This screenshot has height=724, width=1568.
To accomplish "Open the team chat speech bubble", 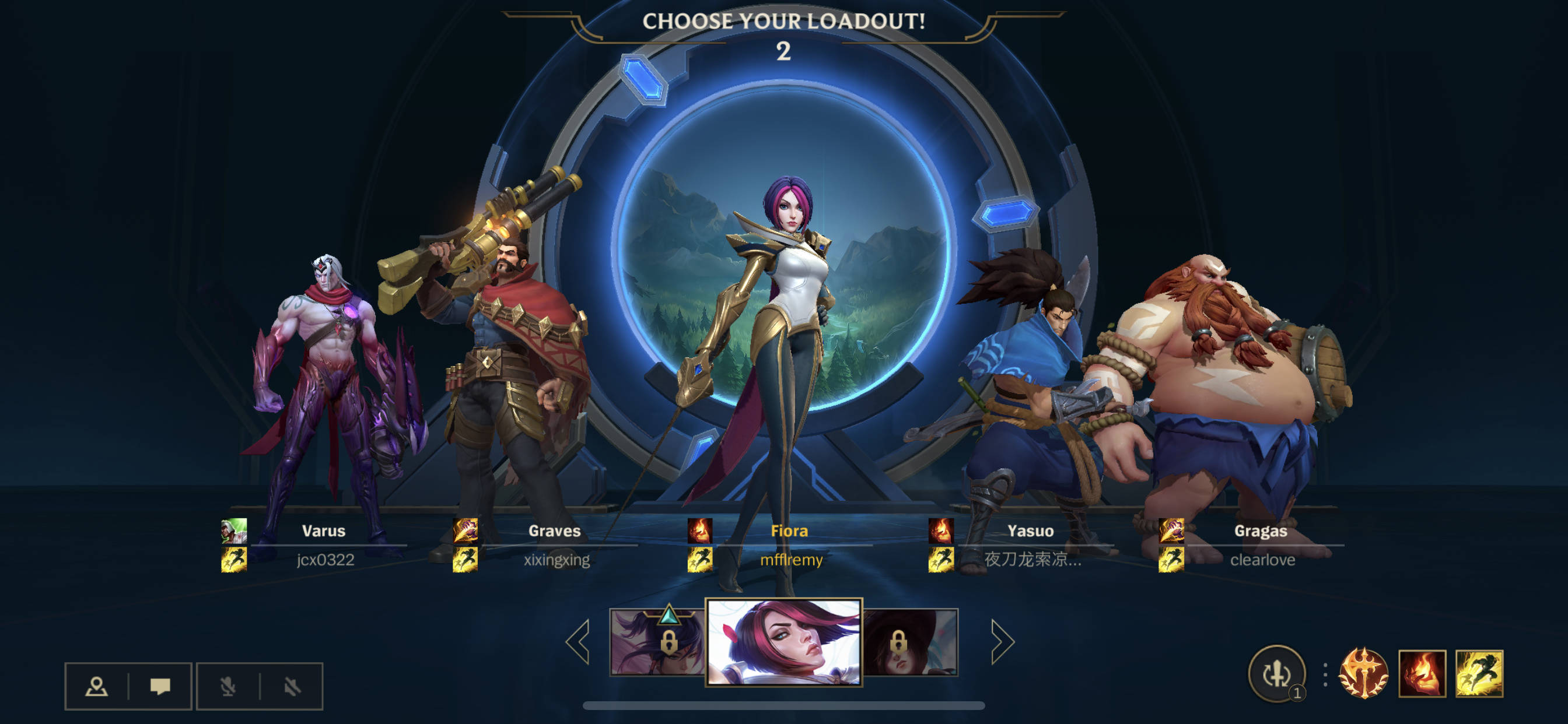I will coord(160,686).
